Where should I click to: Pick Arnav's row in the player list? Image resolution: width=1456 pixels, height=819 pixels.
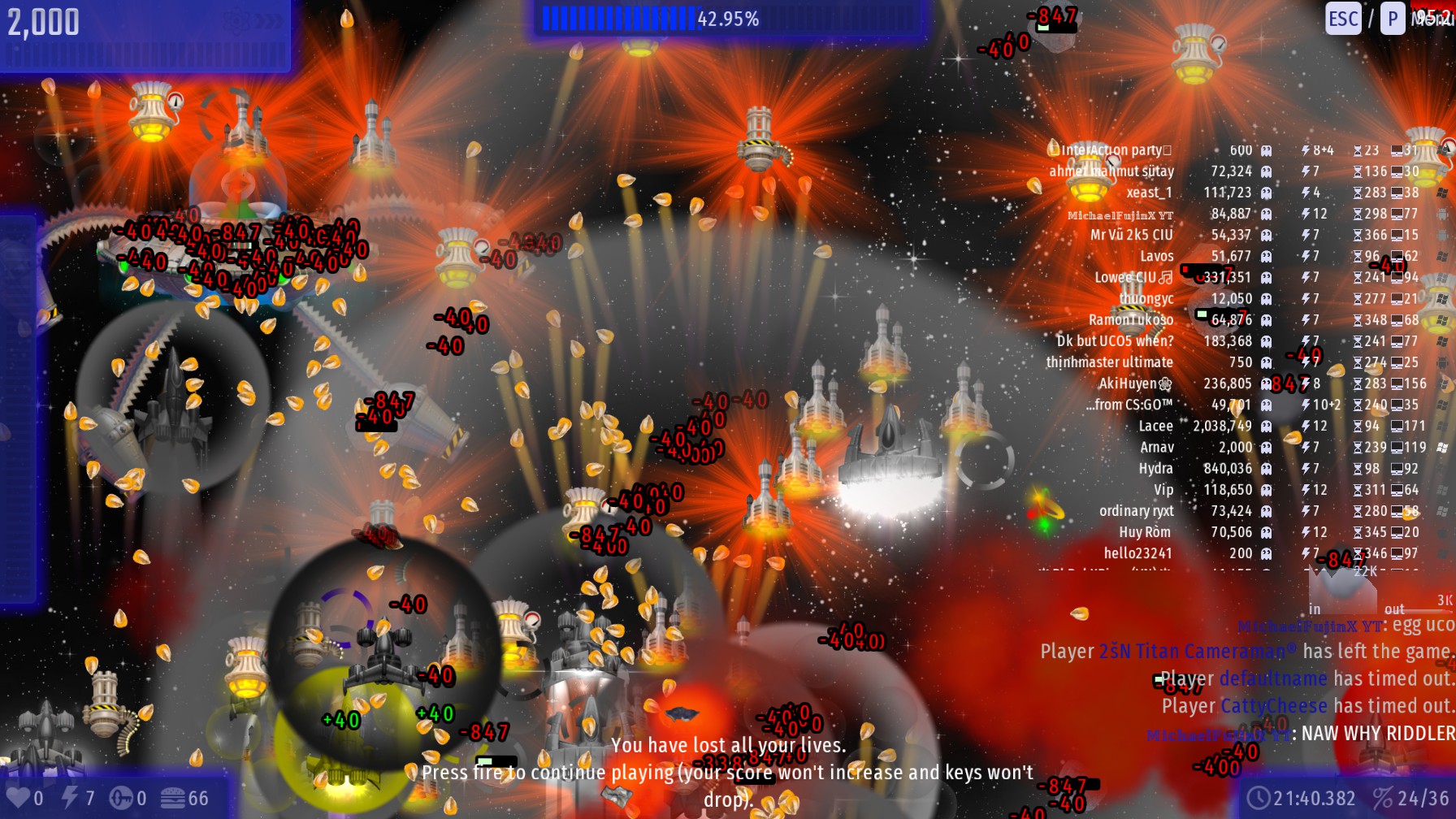tap(1157, 447)
